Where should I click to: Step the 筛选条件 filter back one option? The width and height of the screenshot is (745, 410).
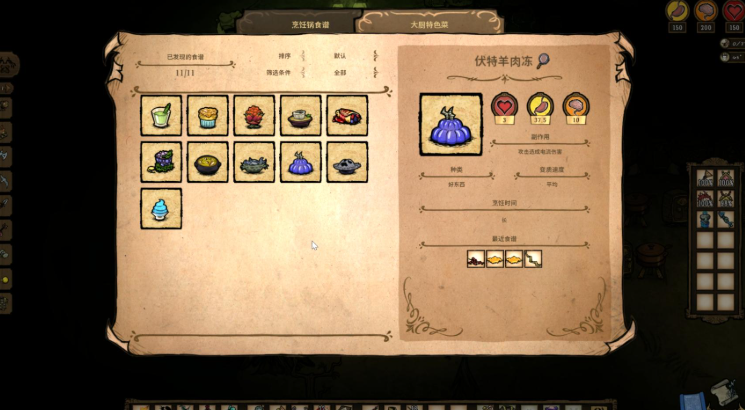click(x=303, y=72)
